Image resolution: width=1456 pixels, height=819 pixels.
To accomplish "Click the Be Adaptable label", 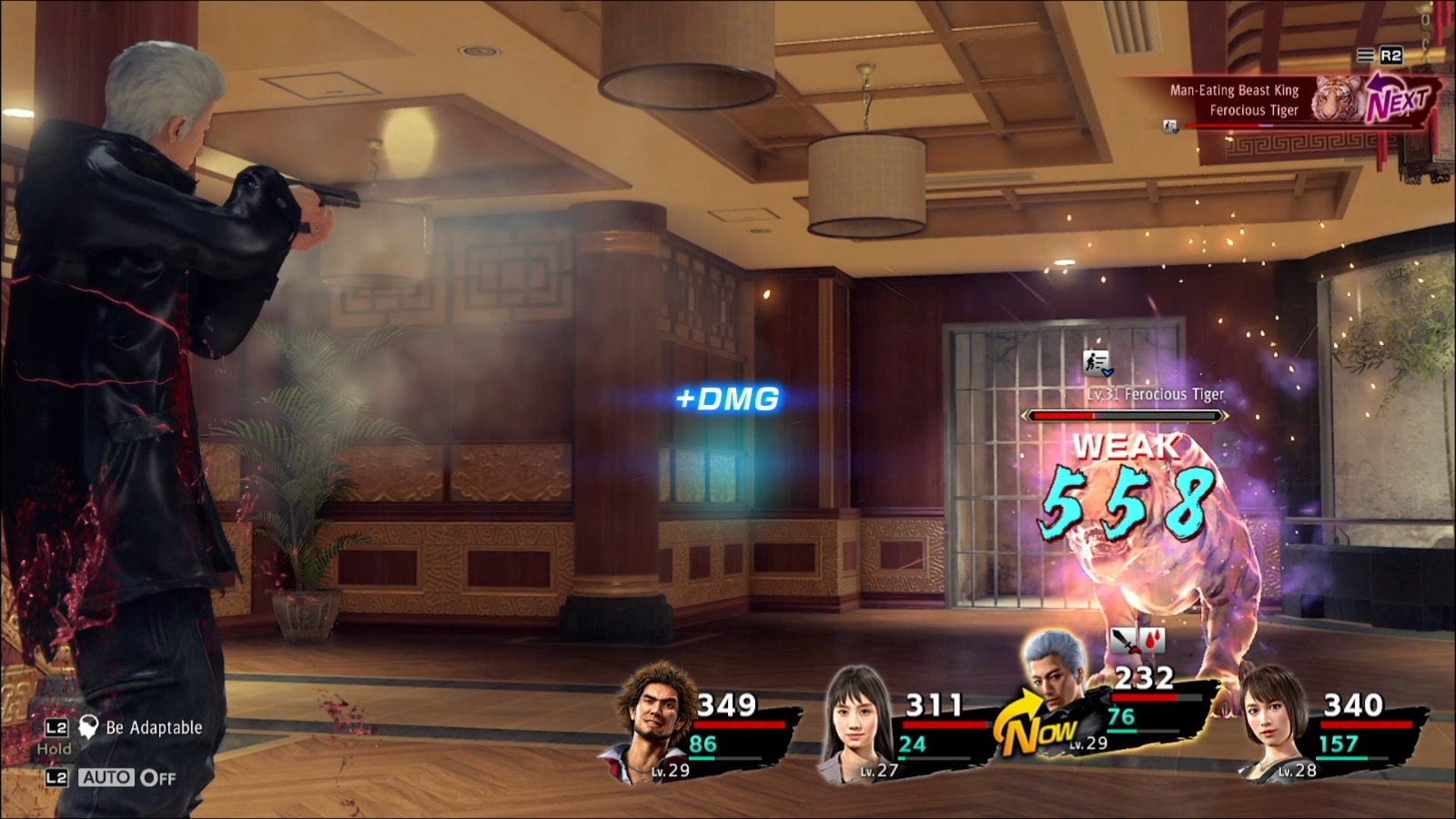I will click(x=153, y=727).
